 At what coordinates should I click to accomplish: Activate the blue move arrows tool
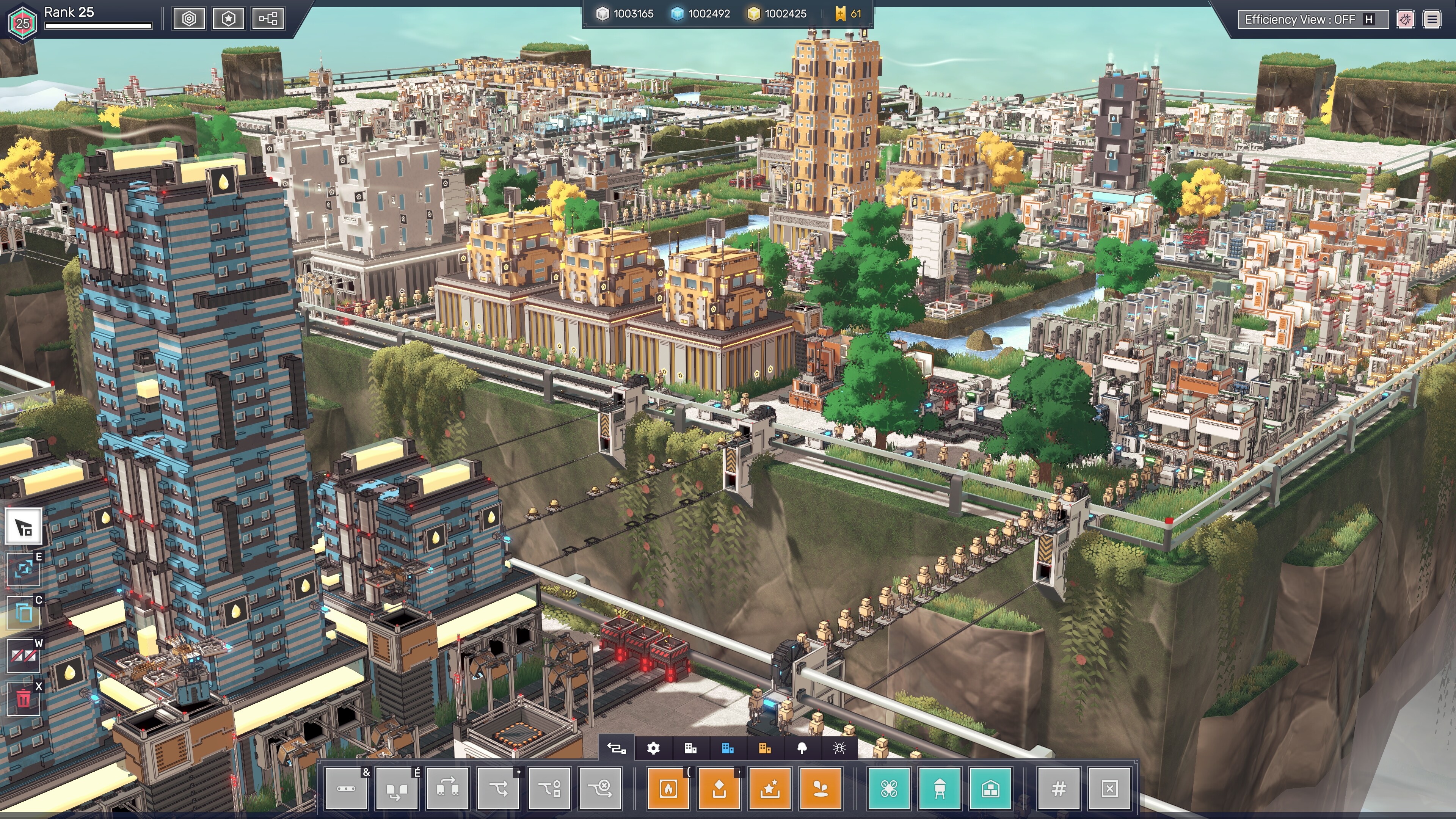[x=24, y=569]
